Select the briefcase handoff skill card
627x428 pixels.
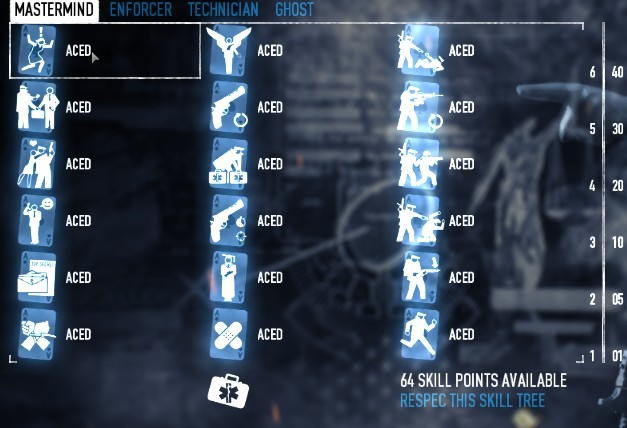point(37,108)
